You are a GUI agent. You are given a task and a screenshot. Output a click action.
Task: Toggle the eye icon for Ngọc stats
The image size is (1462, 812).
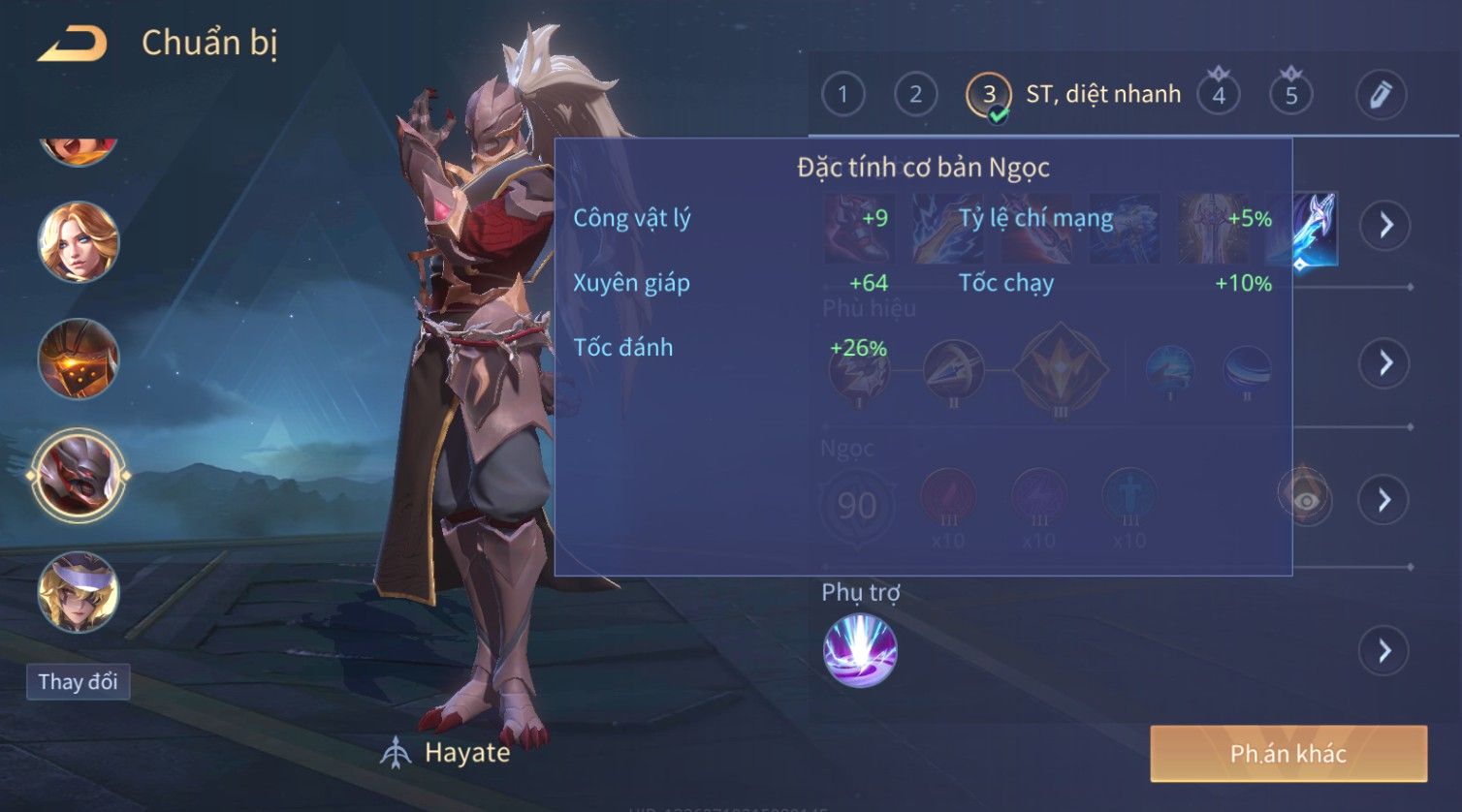(x=1305, y=500)
